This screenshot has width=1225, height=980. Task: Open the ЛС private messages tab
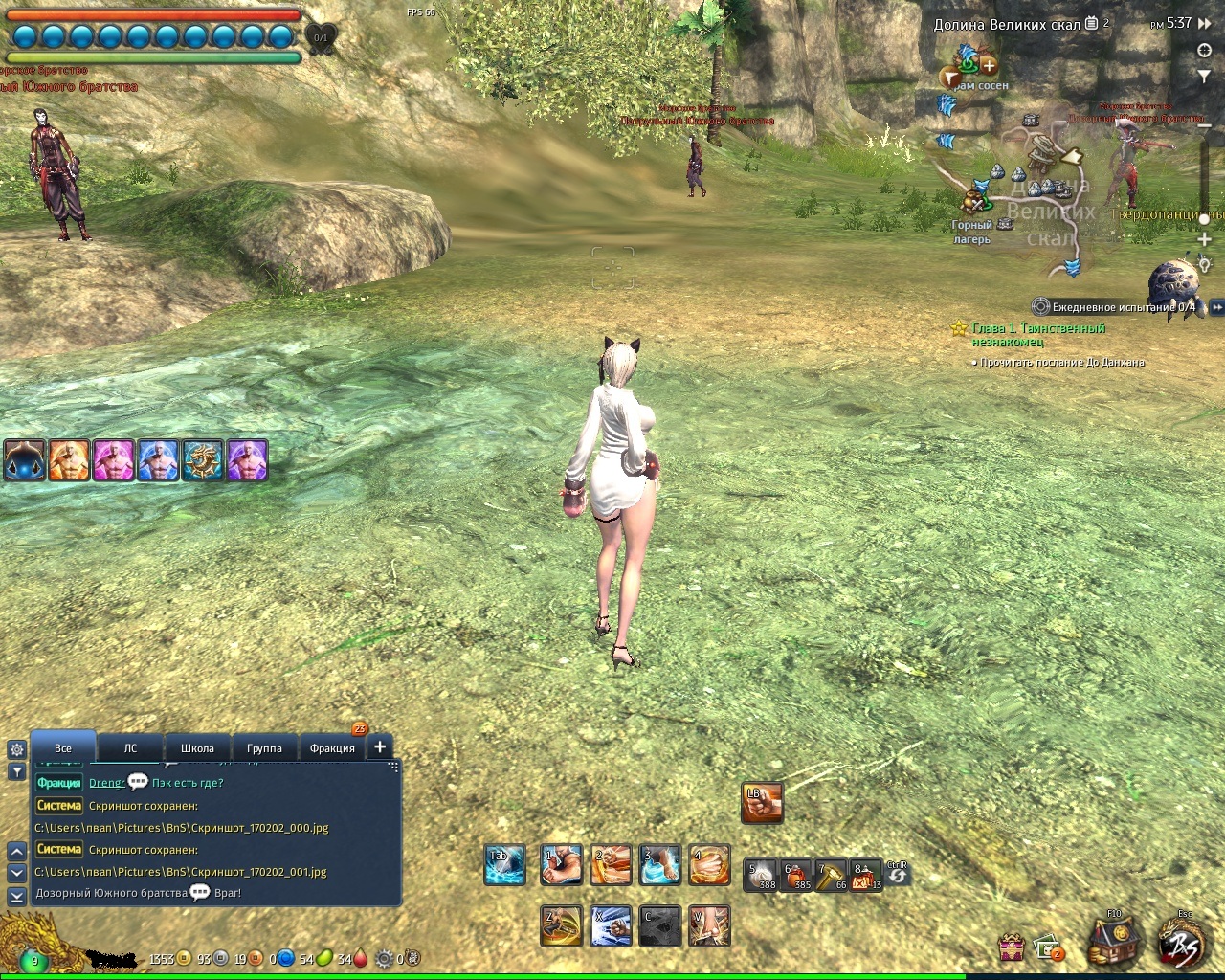(130, 748)
